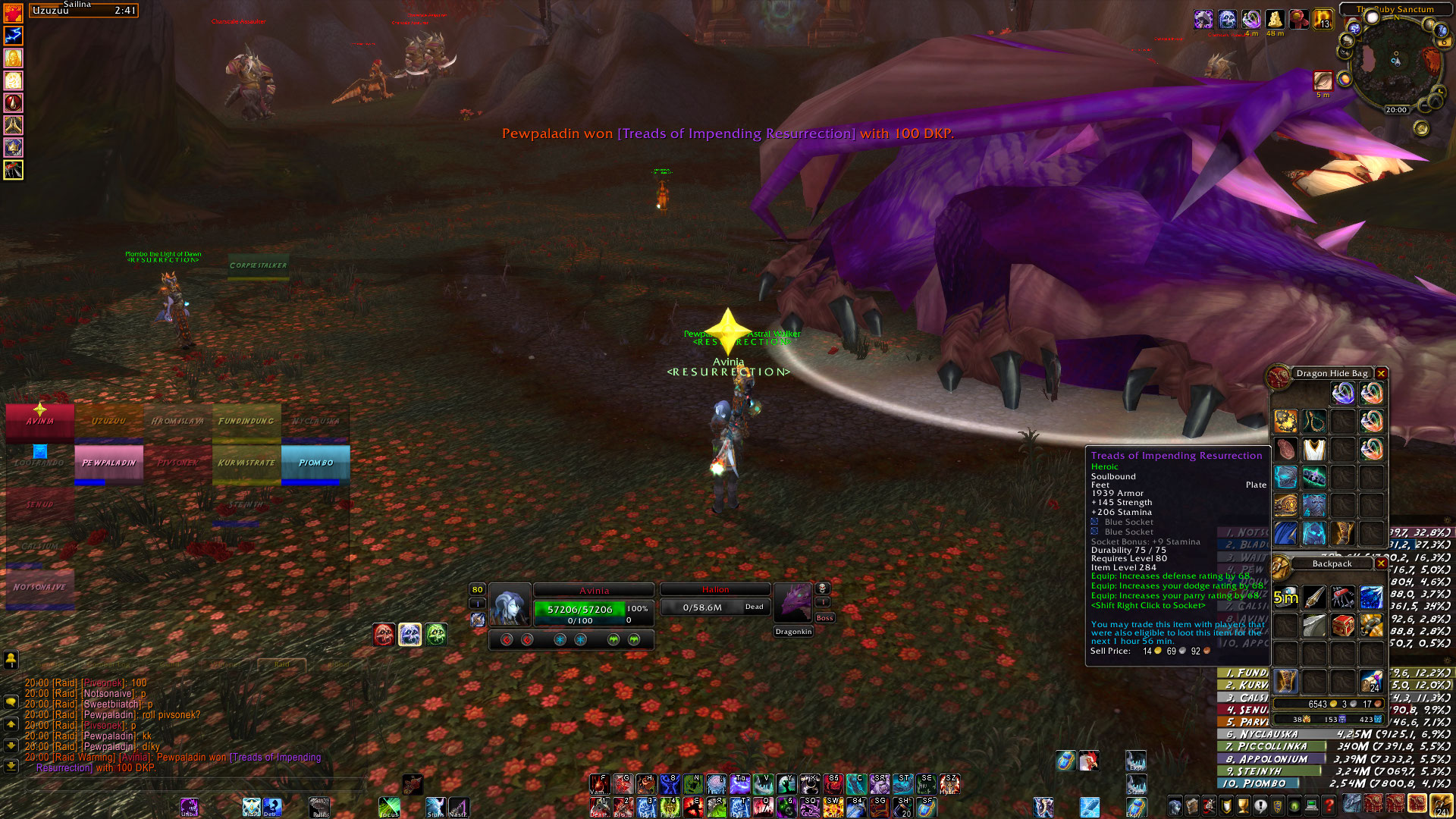Screen dimensions: 1456x819
Task: Open the trophy achievements micro button
Action: pyautogui.click(x=1243, y=805)
